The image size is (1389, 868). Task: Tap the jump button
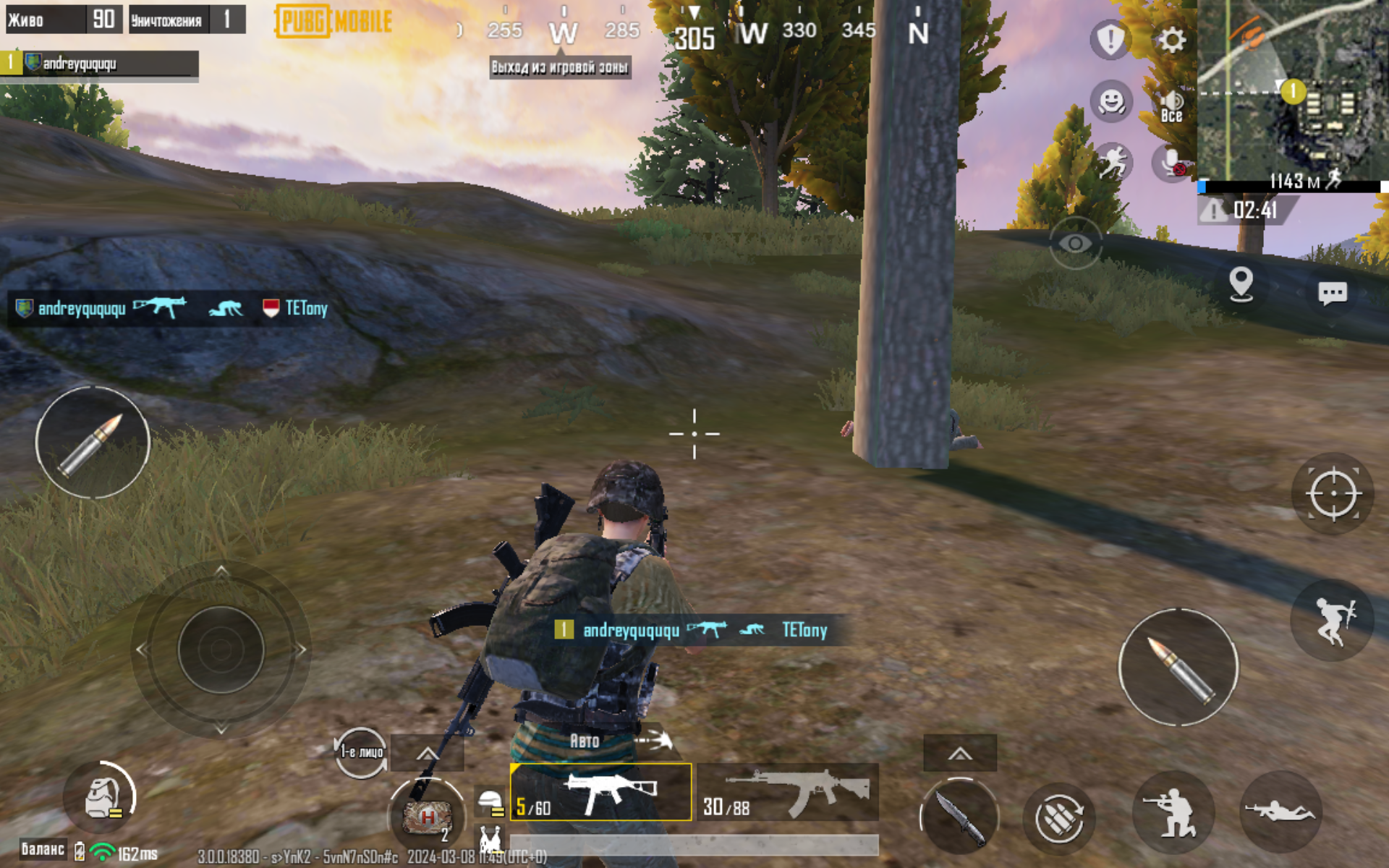(1333, 621)
